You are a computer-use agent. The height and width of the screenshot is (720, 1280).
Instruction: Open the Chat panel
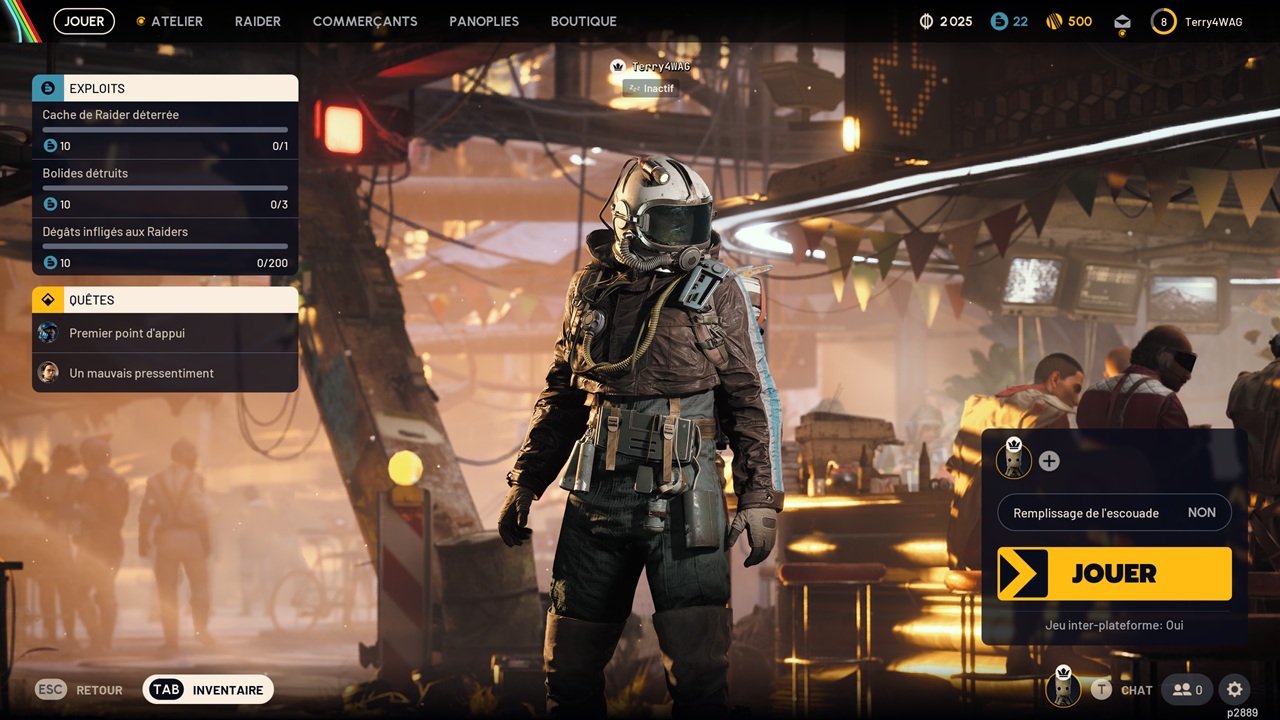(1122, 689)
